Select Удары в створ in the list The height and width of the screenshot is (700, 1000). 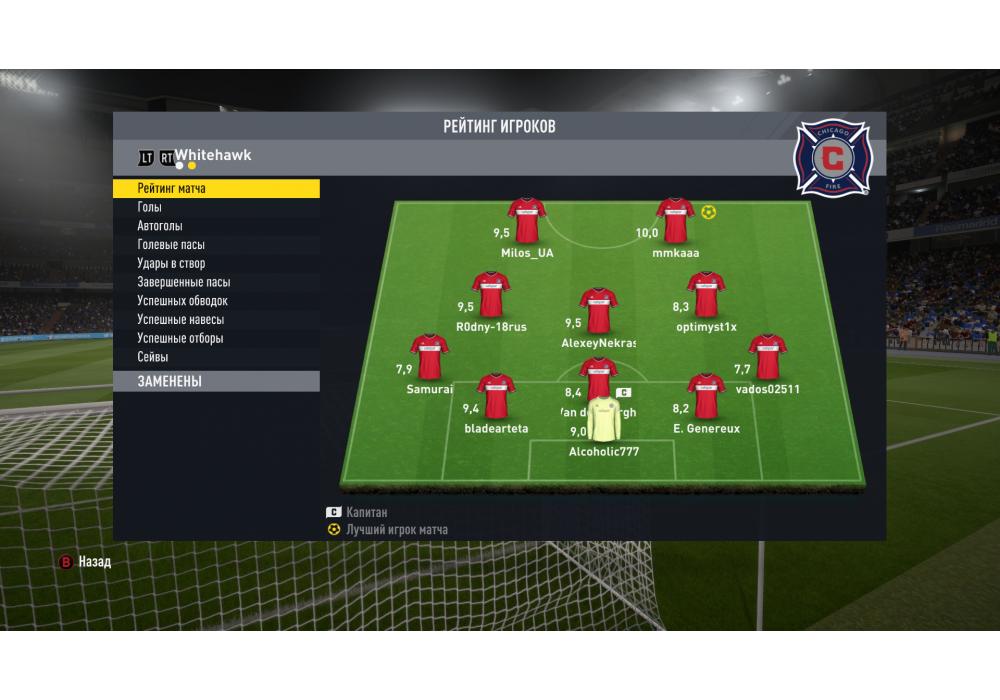coord(171,263)
